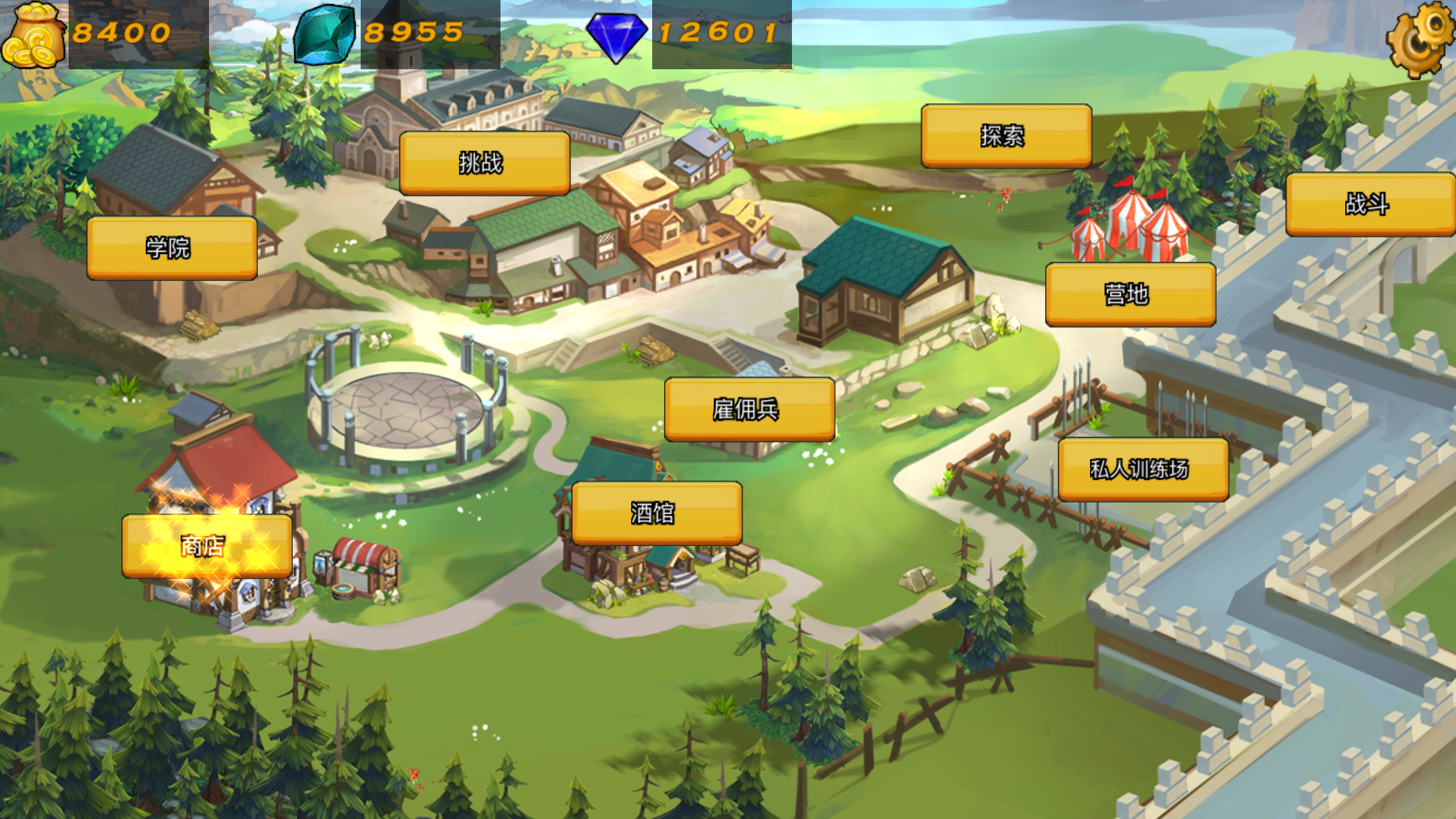
Task: Visit the 私人训练场 training ground
Action: click(1143, 469)
